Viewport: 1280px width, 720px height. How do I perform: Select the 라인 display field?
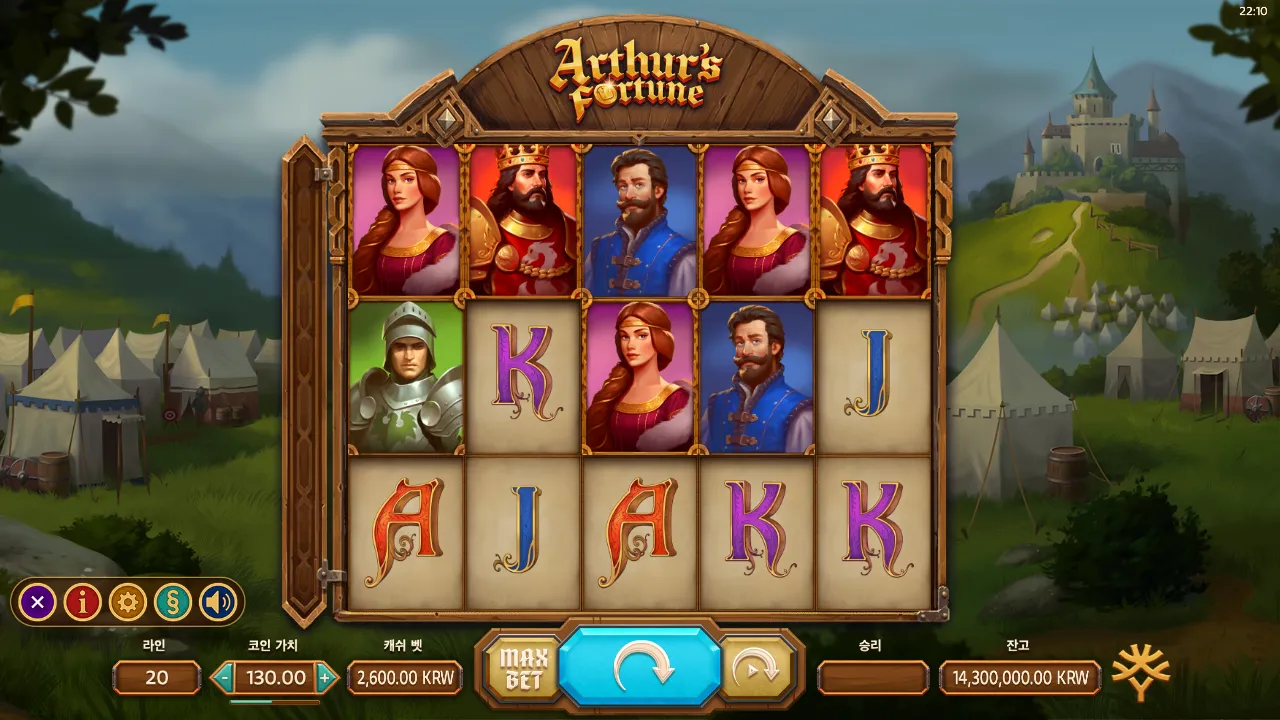156,678
